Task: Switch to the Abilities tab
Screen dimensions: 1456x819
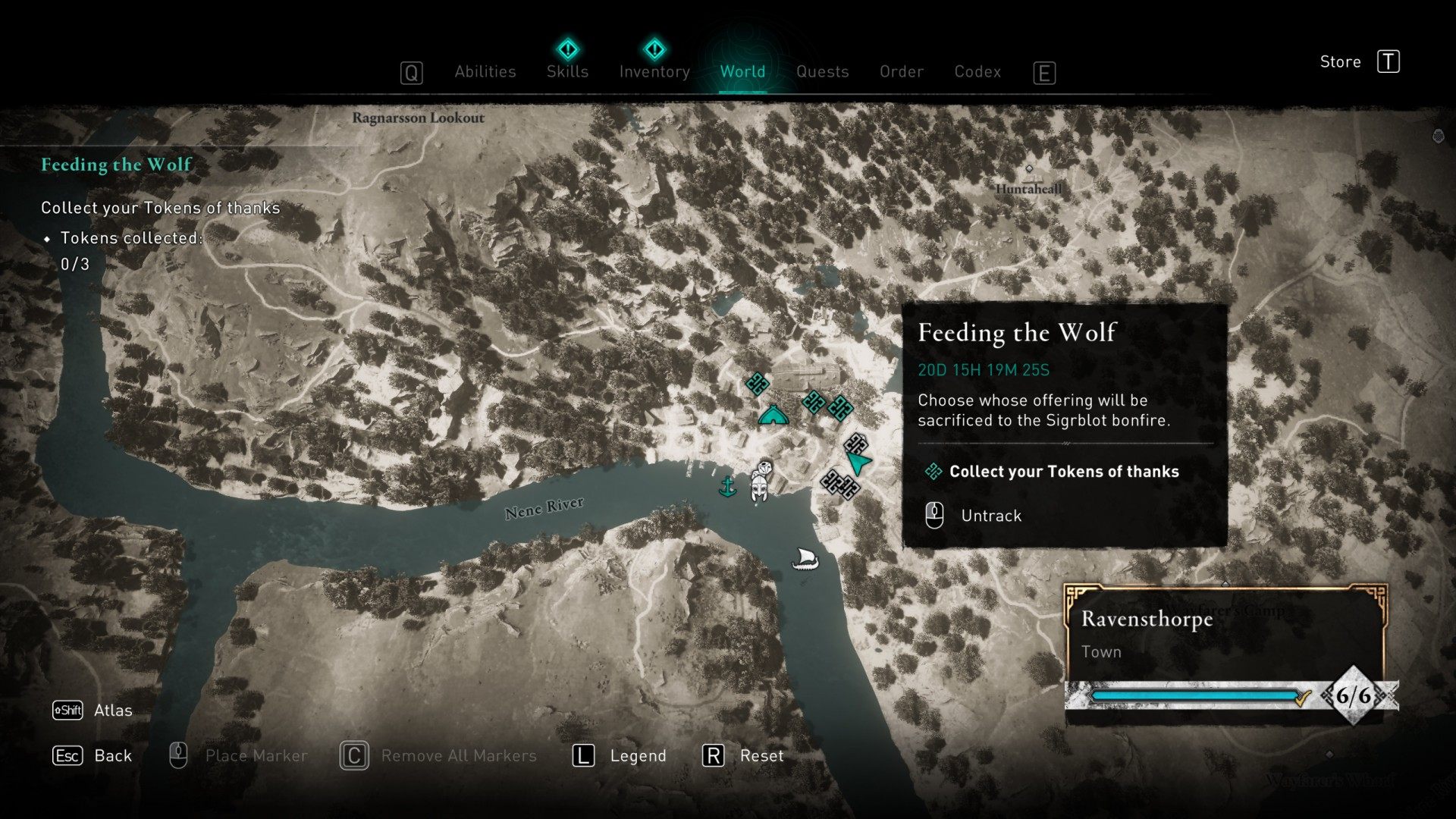Action: pos(485,71)
